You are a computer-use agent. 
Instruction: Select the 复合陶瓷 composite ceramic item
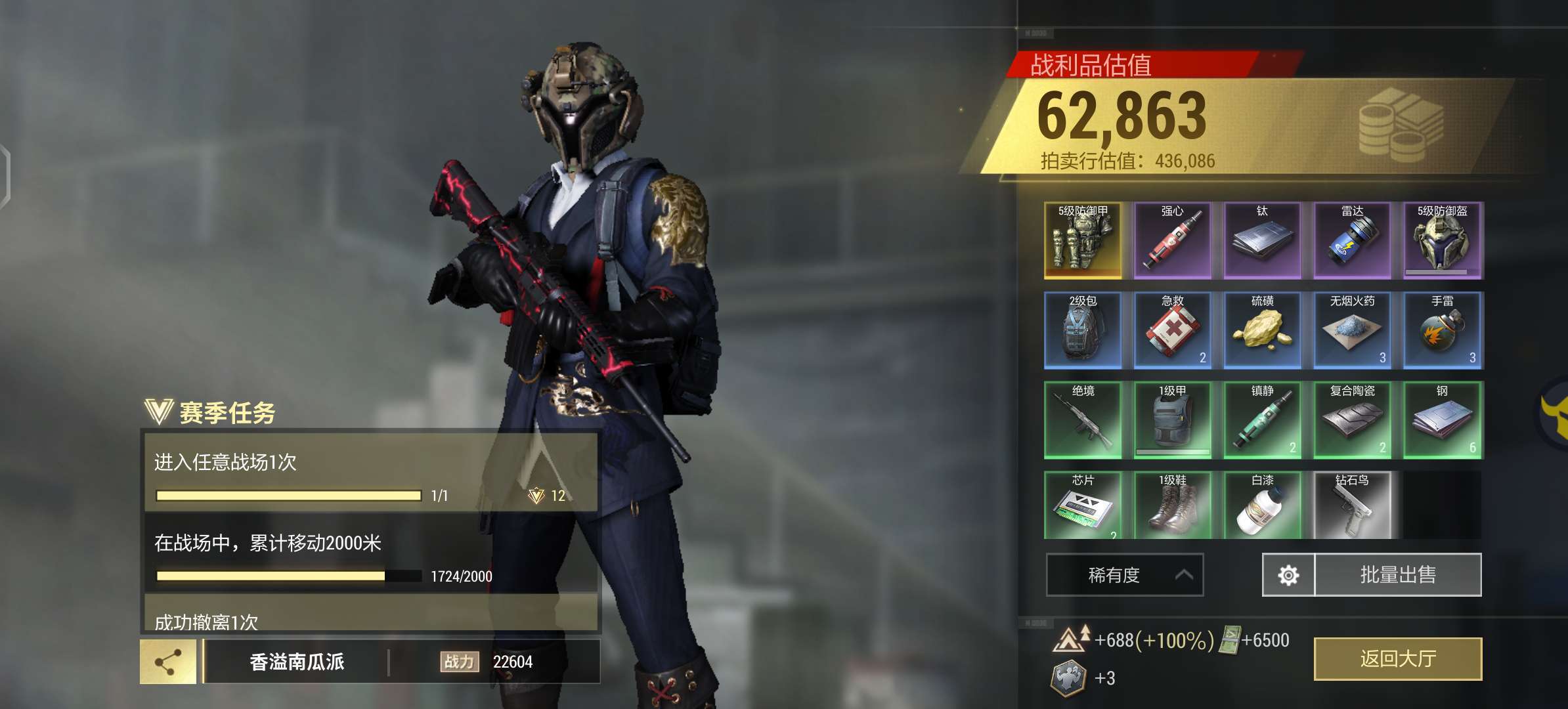pos(1353,420)
